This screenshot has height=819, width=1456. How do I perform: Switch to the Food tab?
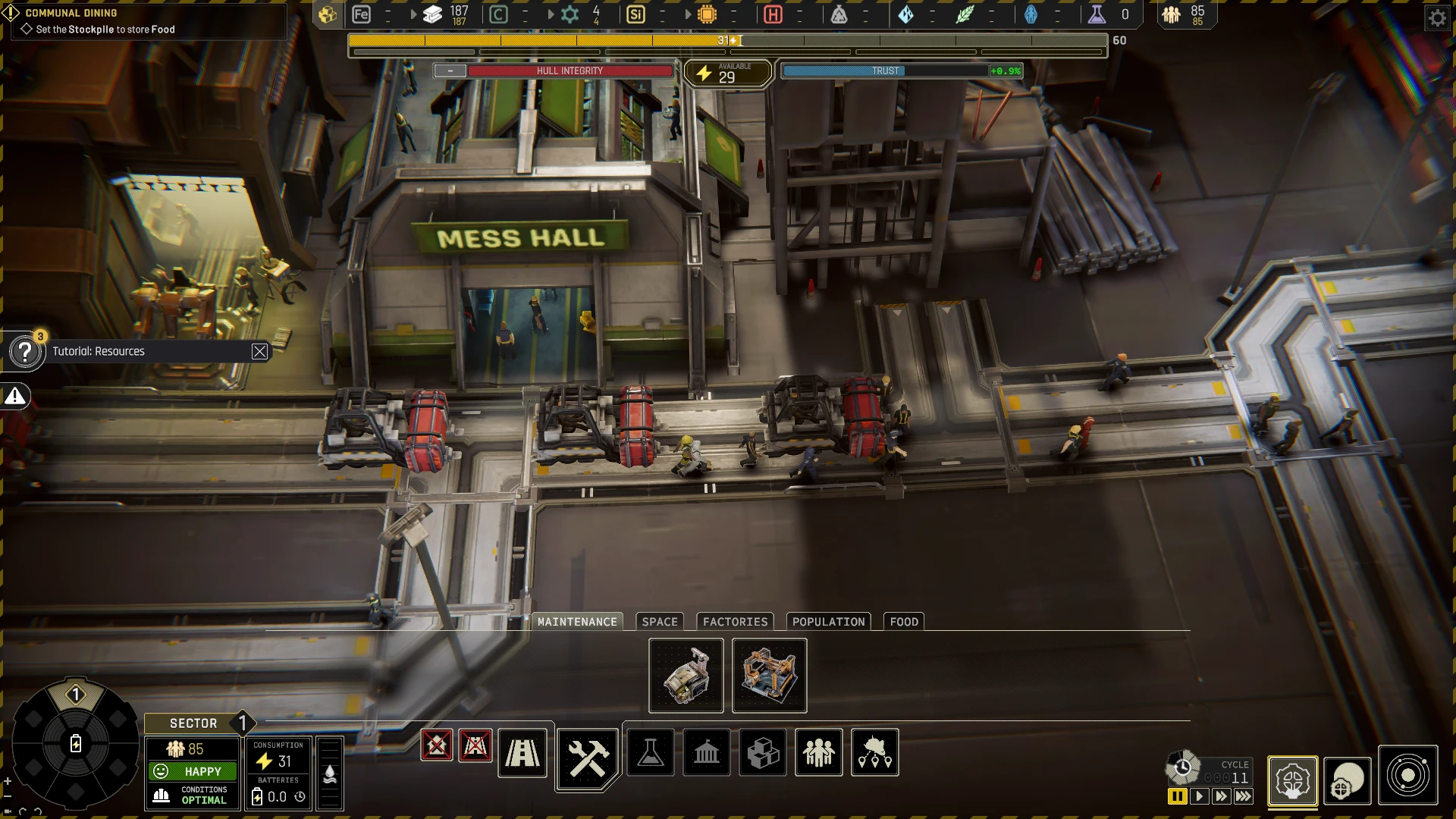(x=904, y=622)
